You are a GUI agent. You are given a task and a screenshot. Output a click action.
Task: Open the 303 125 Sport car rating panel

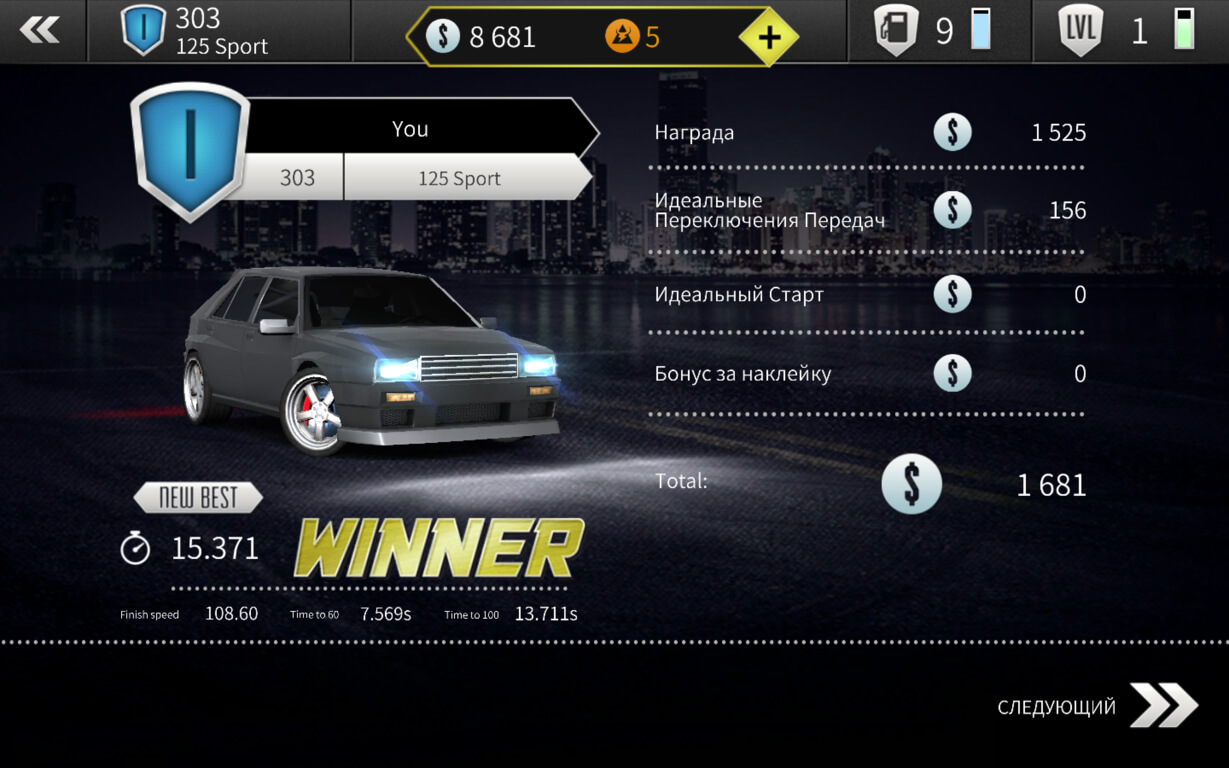pos(220,32)
